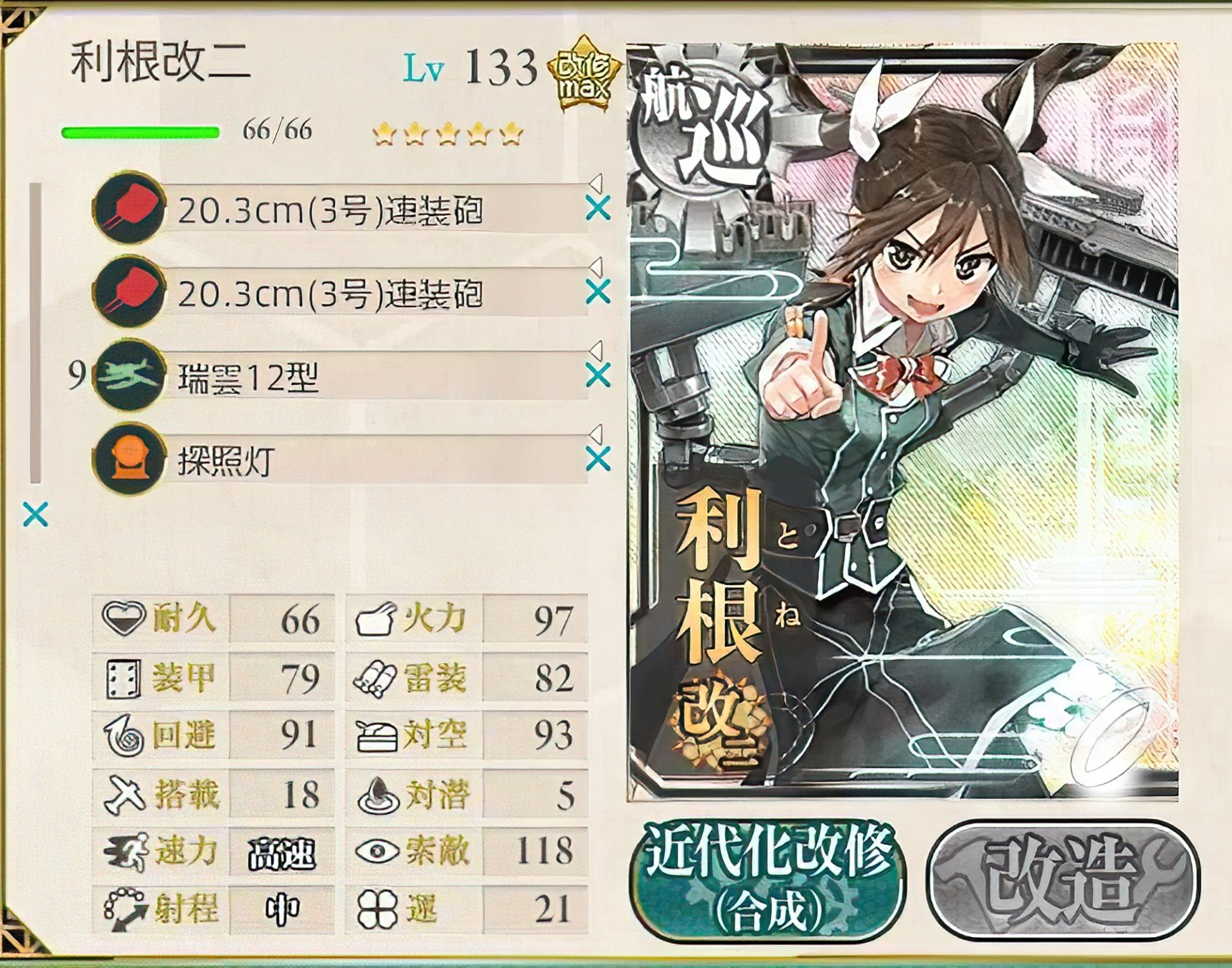Click the five-star rating row
The height and width of the screenshot is (968, 1232).
tap(446, 133)
